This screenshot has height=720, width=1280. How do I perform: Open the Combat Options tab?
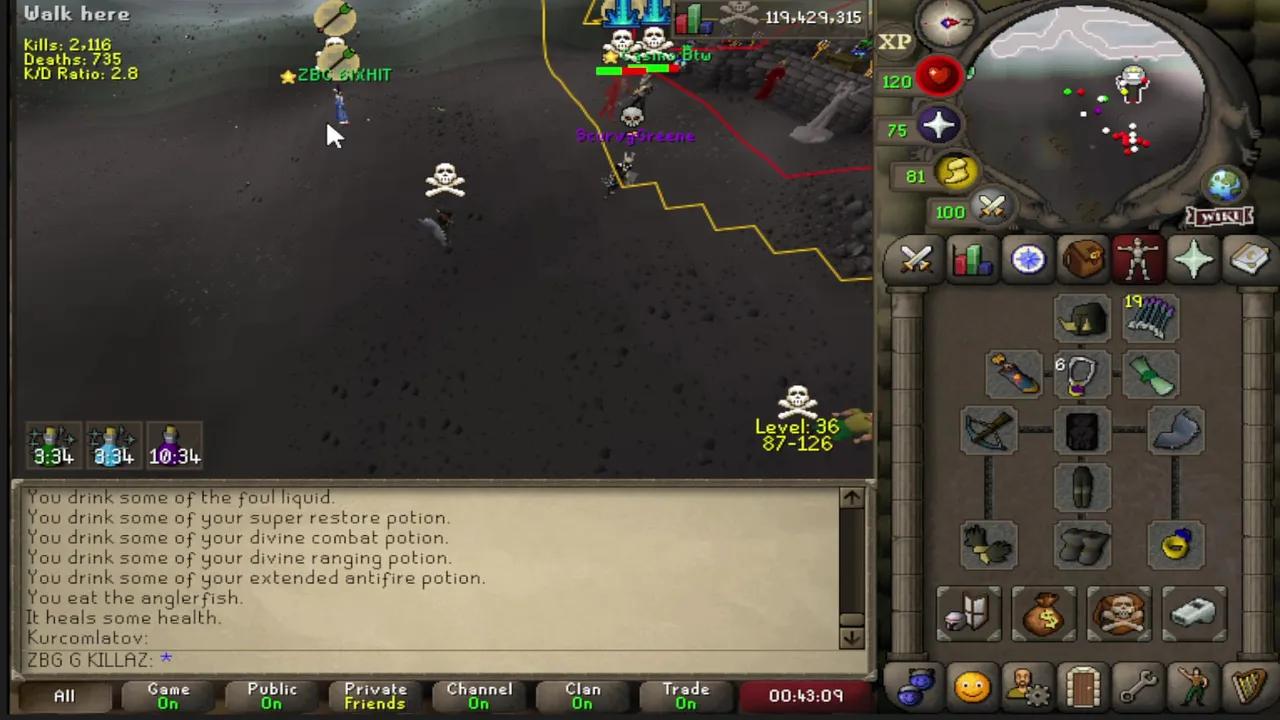pyautogui.click(x=916, y=260)
